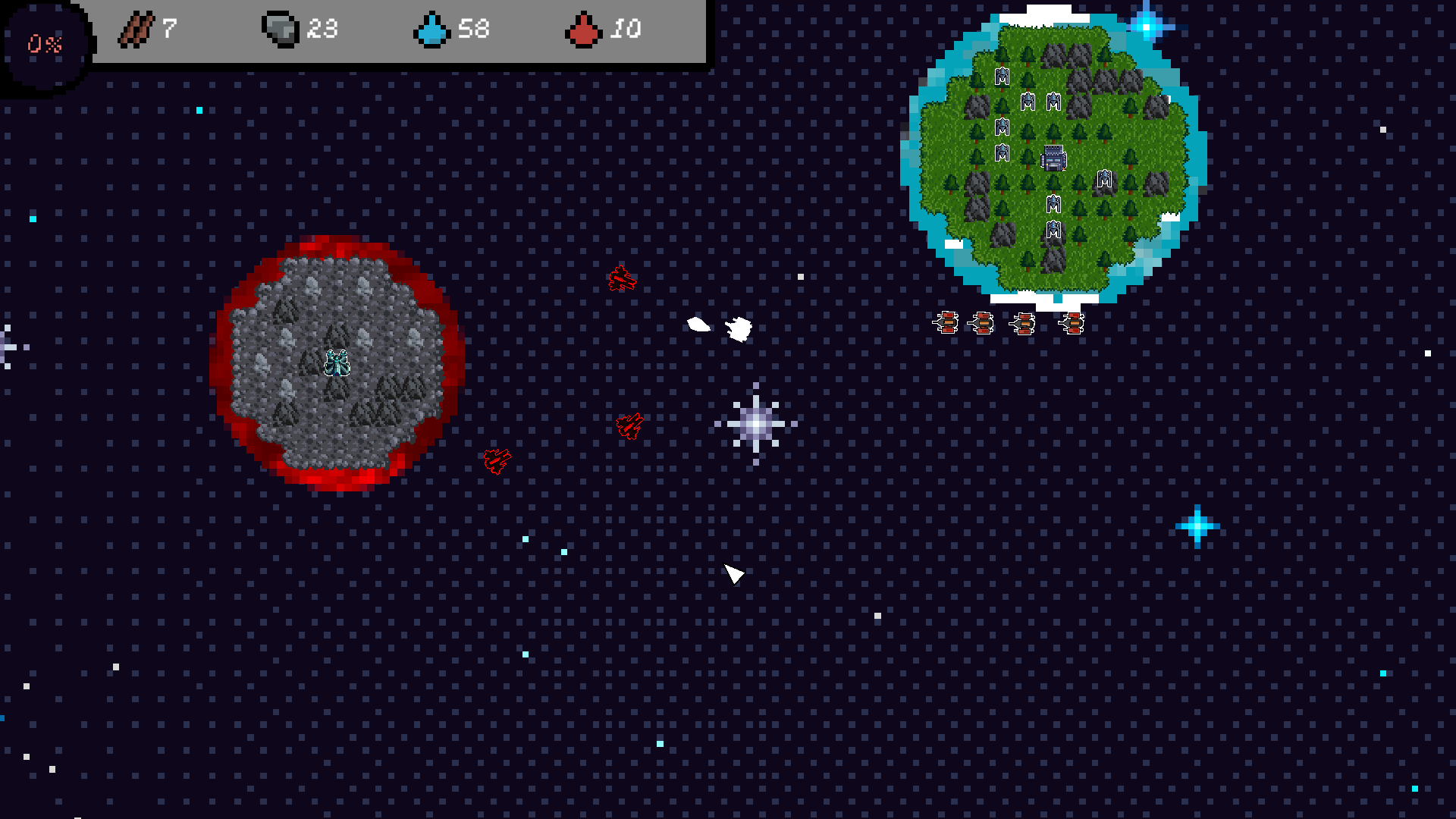Click the 0% progress indicator circle
Screen dimensions: 1456x819
43,43
